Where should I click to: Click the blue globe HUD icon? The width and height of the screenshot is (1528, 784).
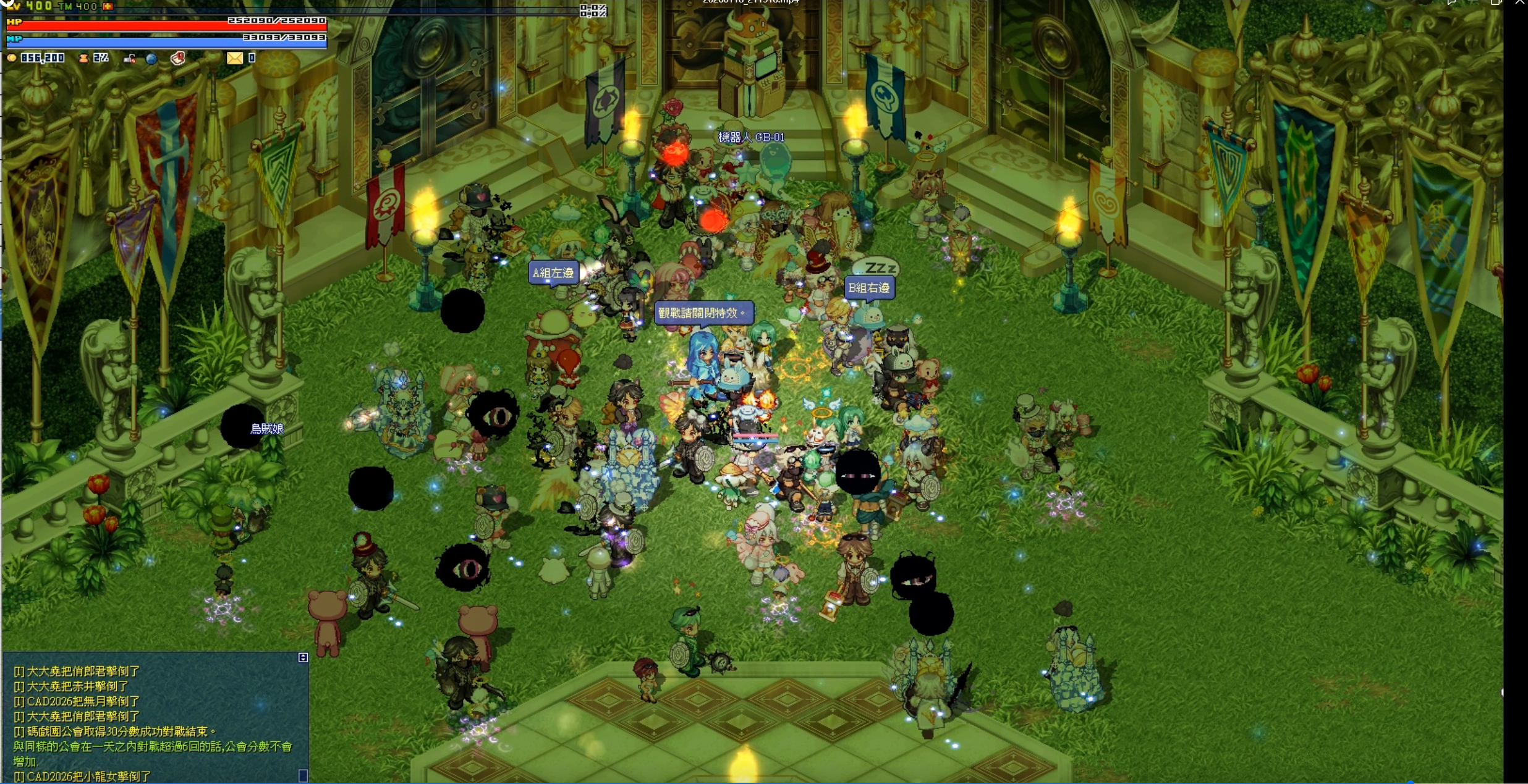[x=151, y=59]
